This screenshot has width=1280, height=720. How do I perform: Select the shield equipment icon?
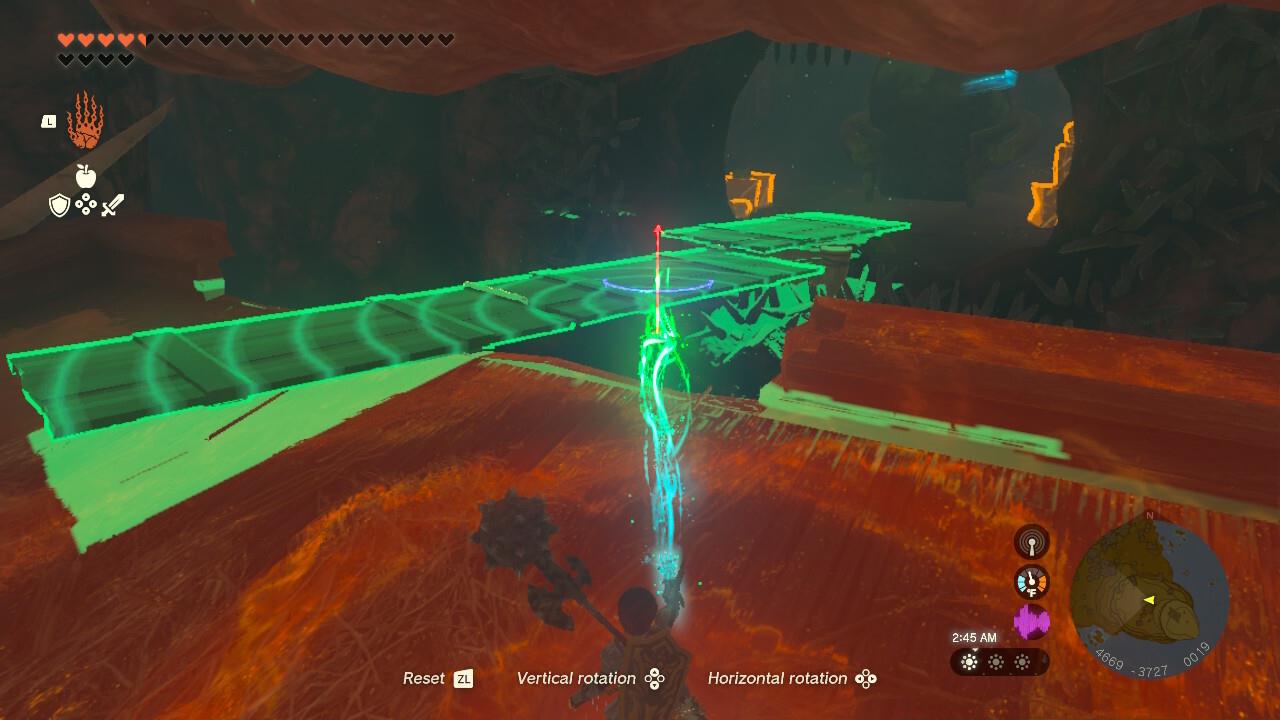(61, 204)
